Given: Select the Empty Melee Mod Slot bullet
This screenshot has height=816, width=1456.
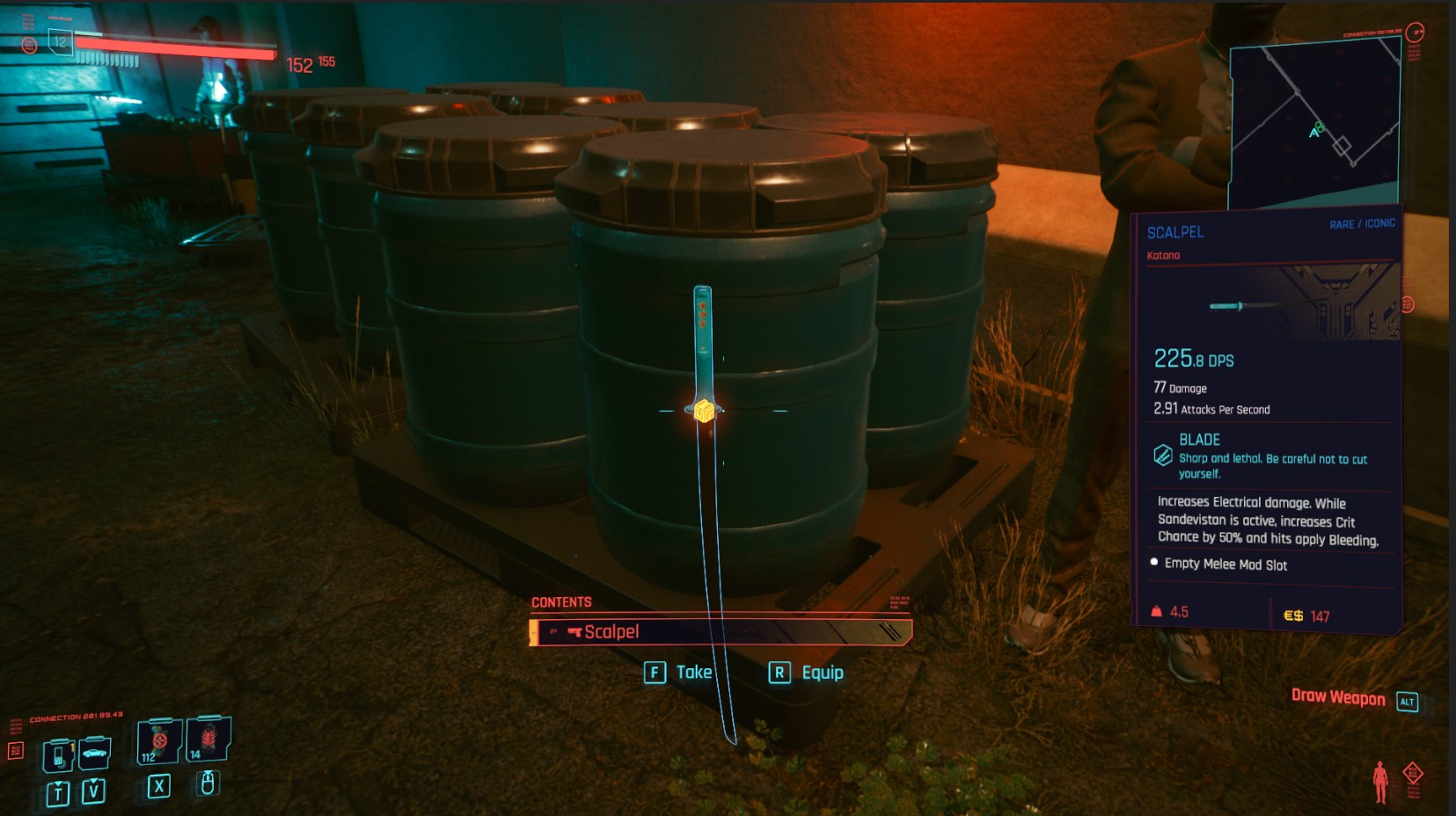Looking at the screenshot, I should tap(1155, 565).
